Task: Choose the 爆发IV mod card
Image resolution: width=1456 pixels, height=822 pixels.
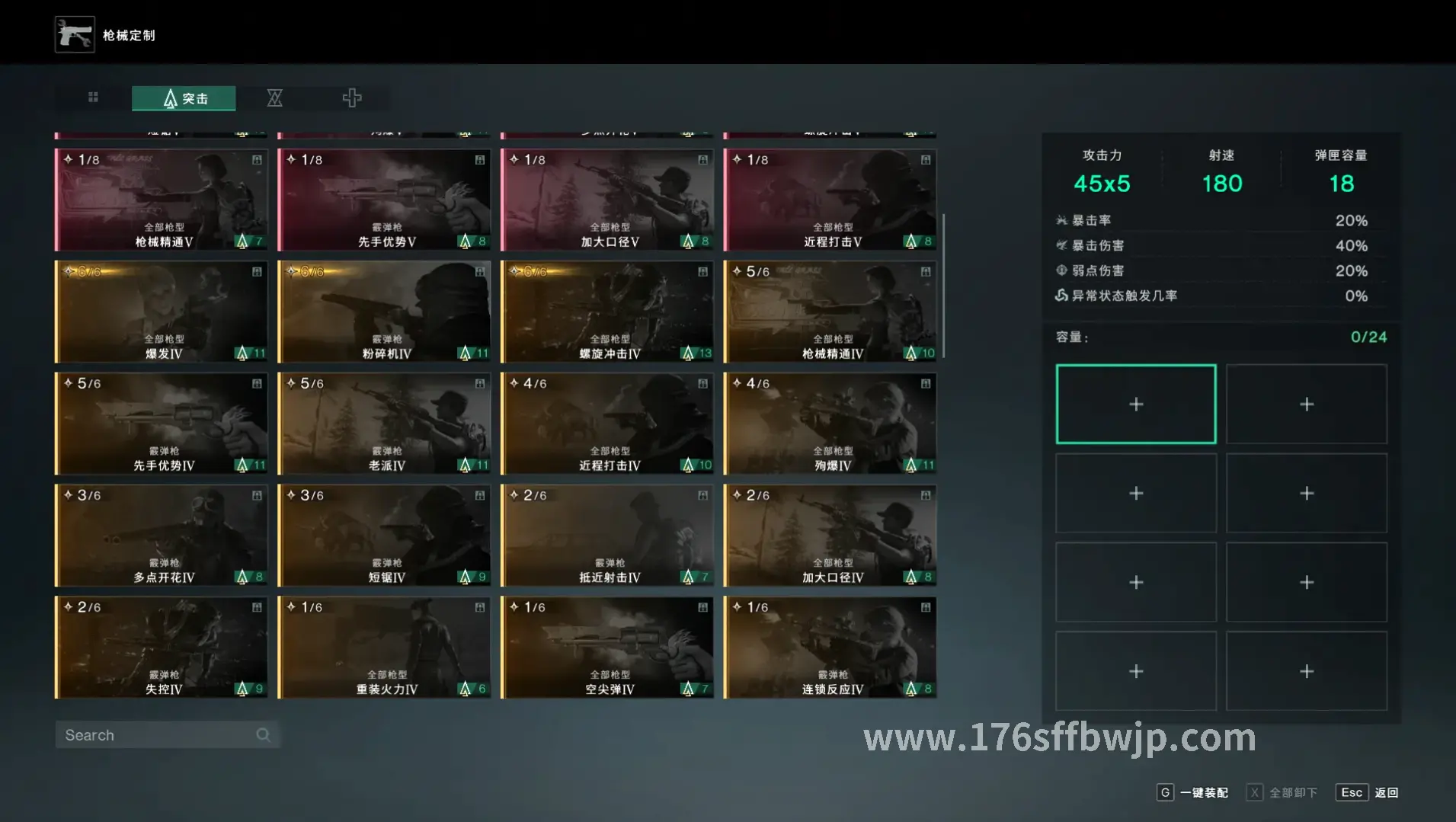Action: pyautogui.click(x=162, y=312)
